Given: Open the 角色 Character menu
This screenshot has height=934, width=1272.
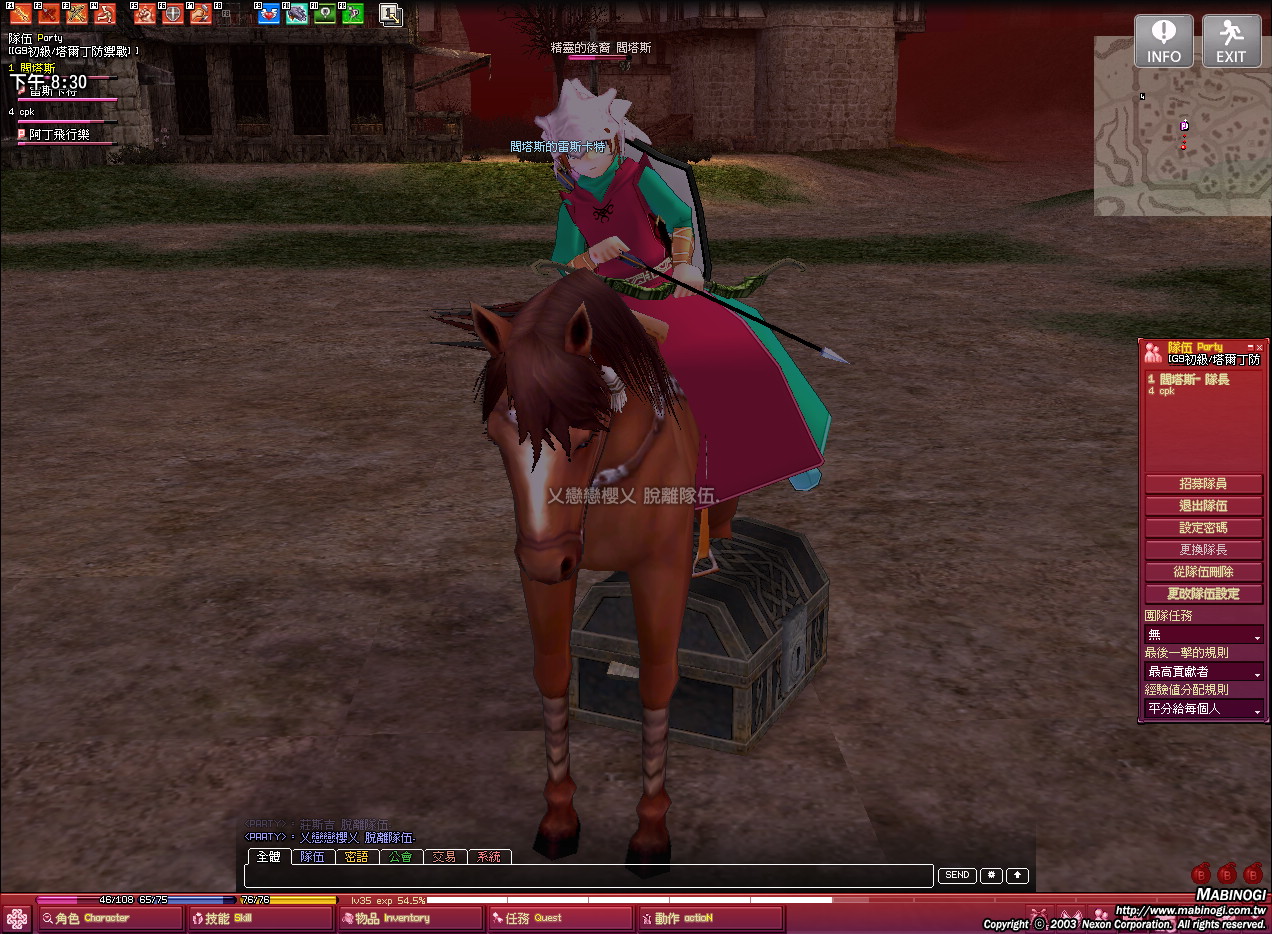Looking at the screenshot, I should coord(110,918).
